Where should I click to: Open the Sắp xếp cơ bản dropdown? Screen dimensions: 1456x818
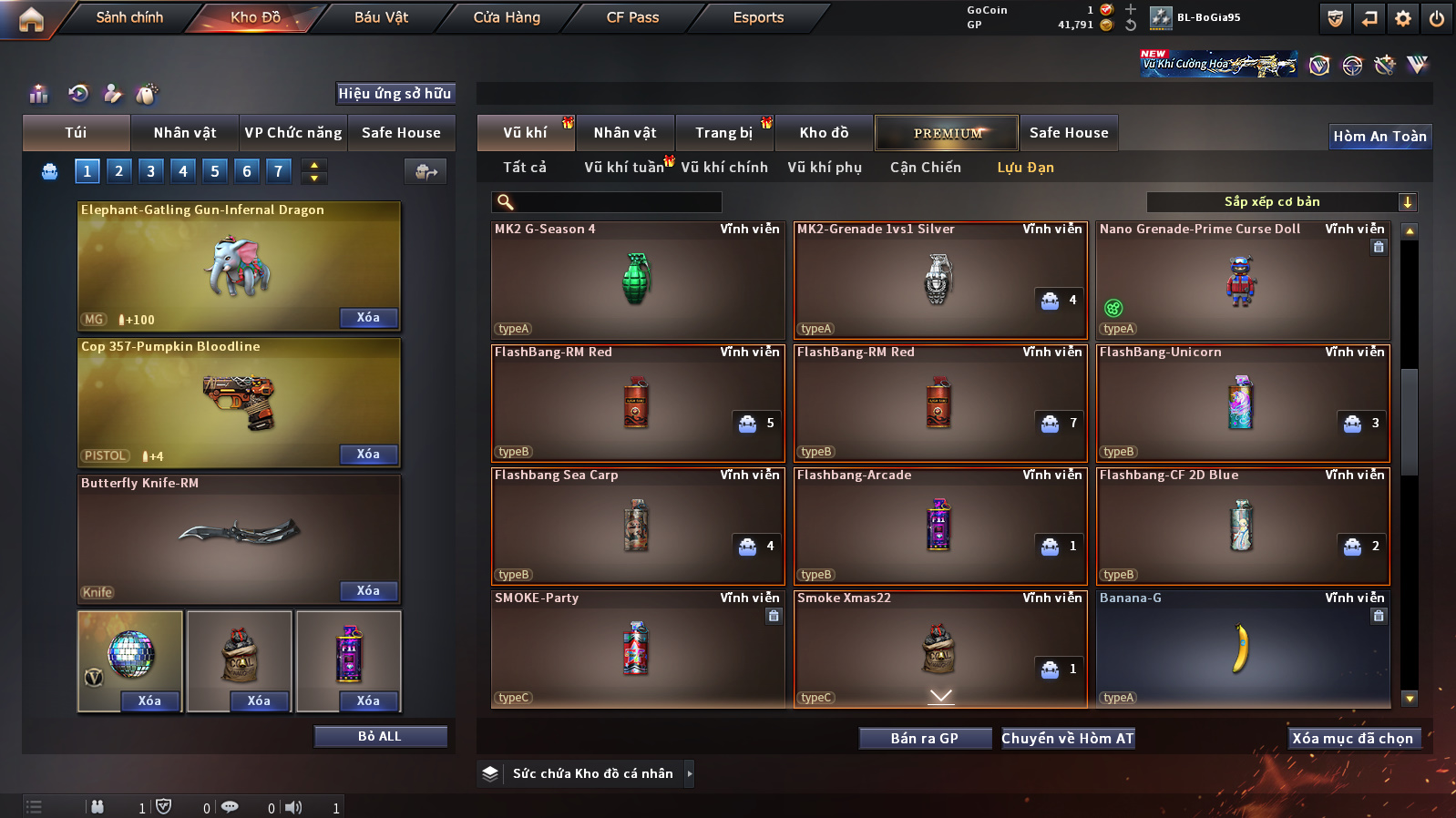coord(1280,202)
